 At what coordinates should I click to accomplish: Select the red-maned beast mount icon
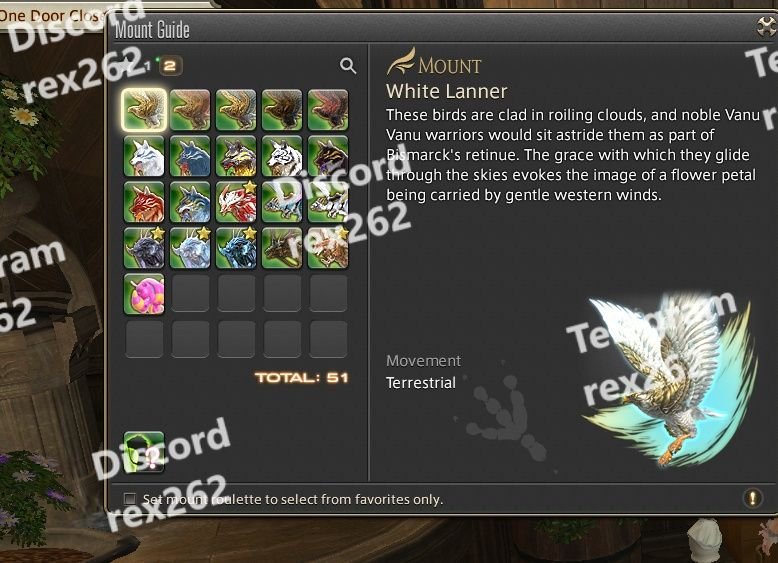point(144,202)
